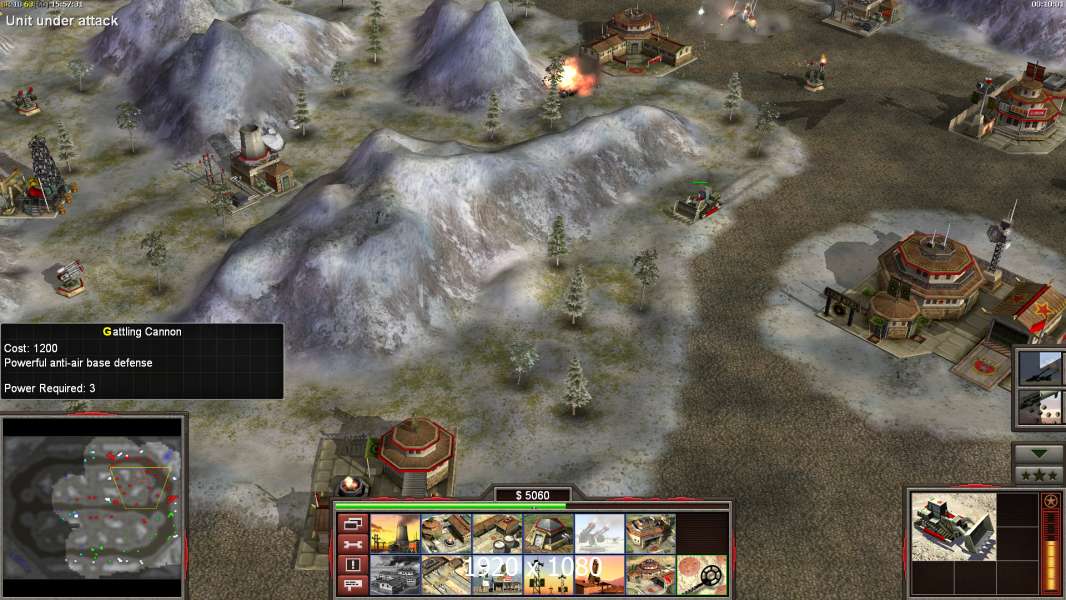Toggle the green down-arrow button
1066x600 pixels.
point(1038,454)
